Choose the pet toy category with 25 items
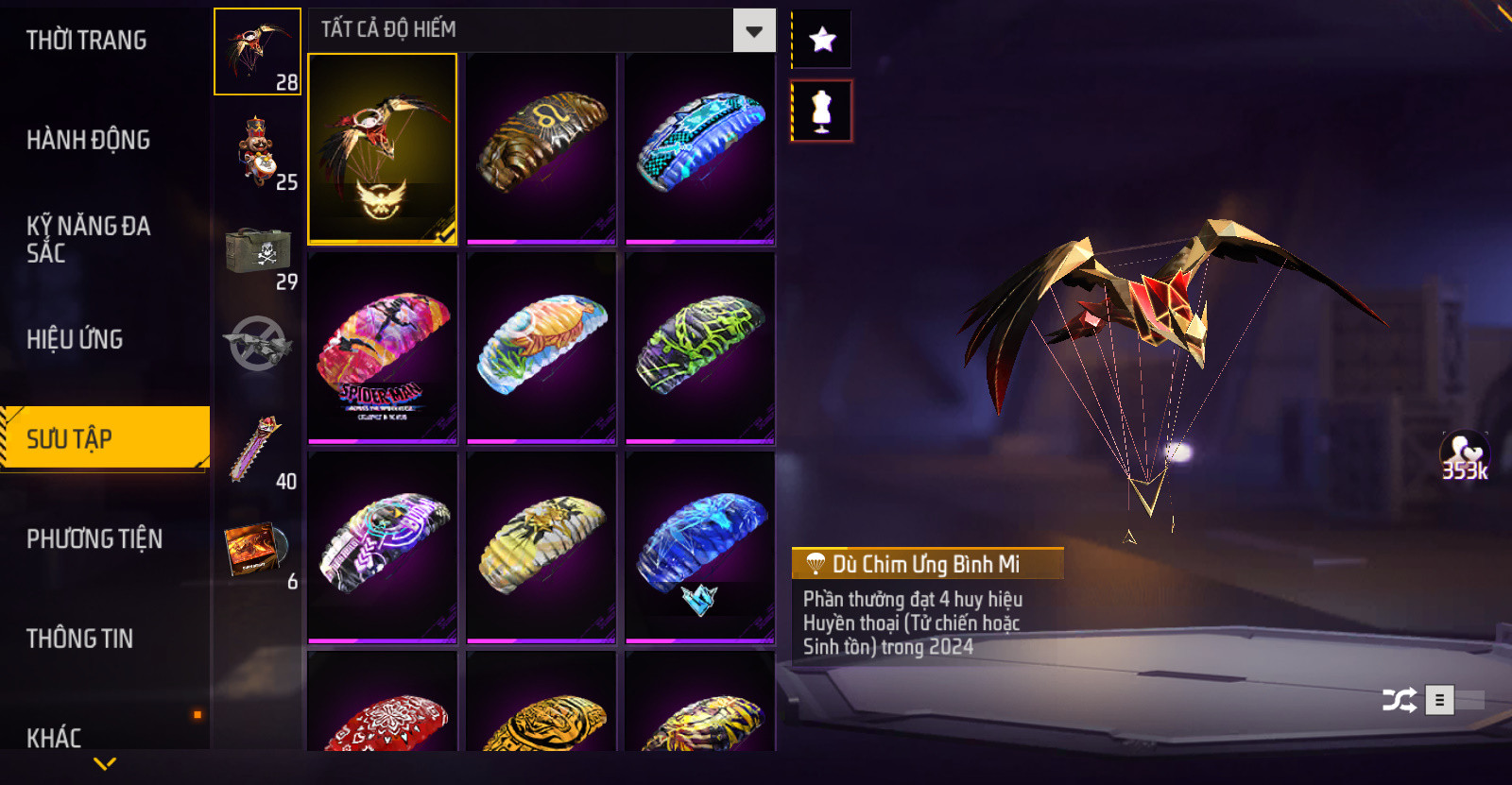This screenshot has height=785, width=1512. click(257, 151)
